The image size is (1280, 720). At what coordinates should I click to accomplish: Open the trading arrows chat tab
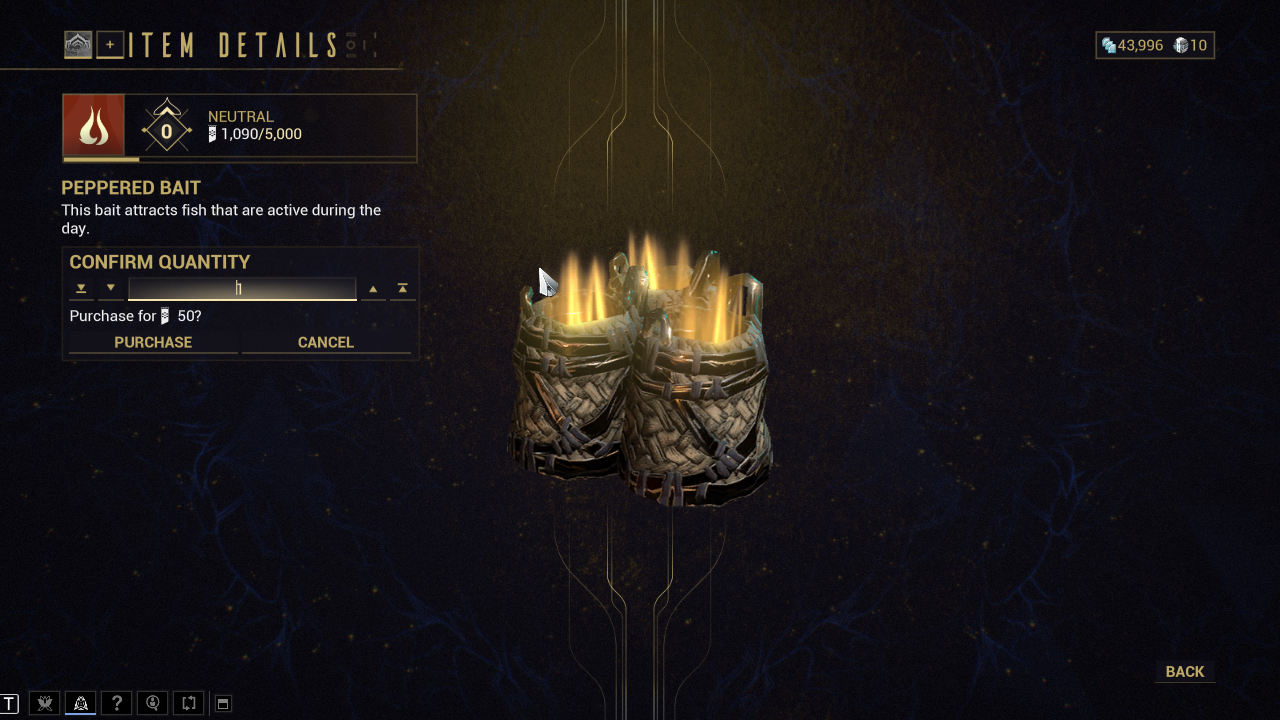(188, 703)
